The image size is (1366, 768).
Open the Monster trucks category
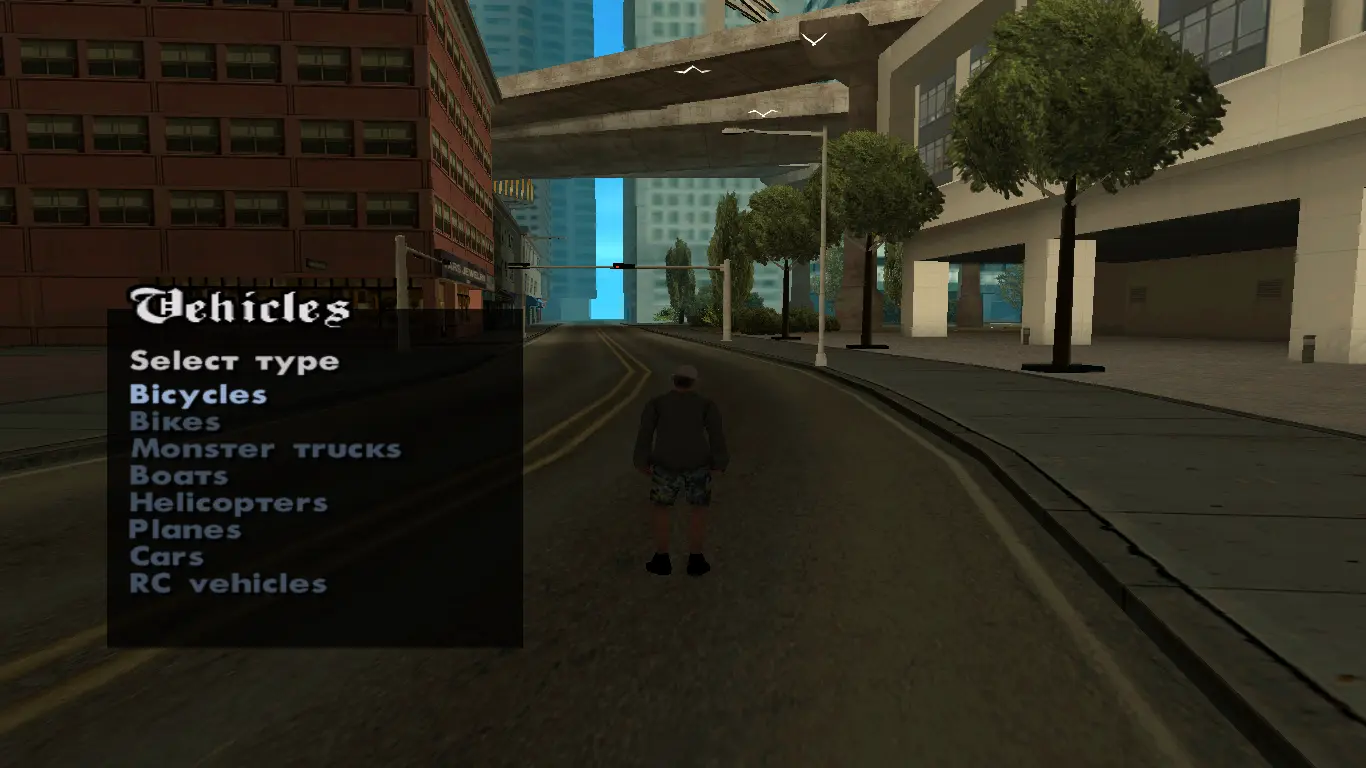(265, 449)
